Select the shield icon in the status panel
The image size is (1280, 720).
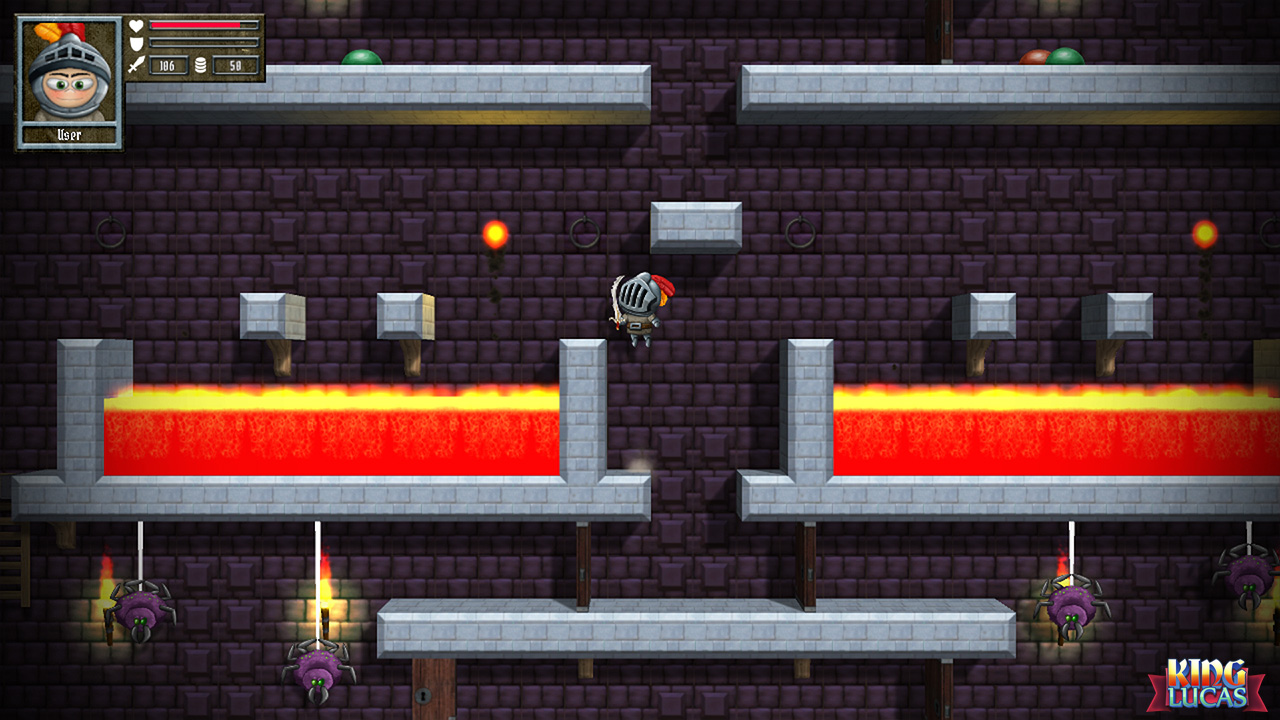pyautogui.click(x=137, y=43)
